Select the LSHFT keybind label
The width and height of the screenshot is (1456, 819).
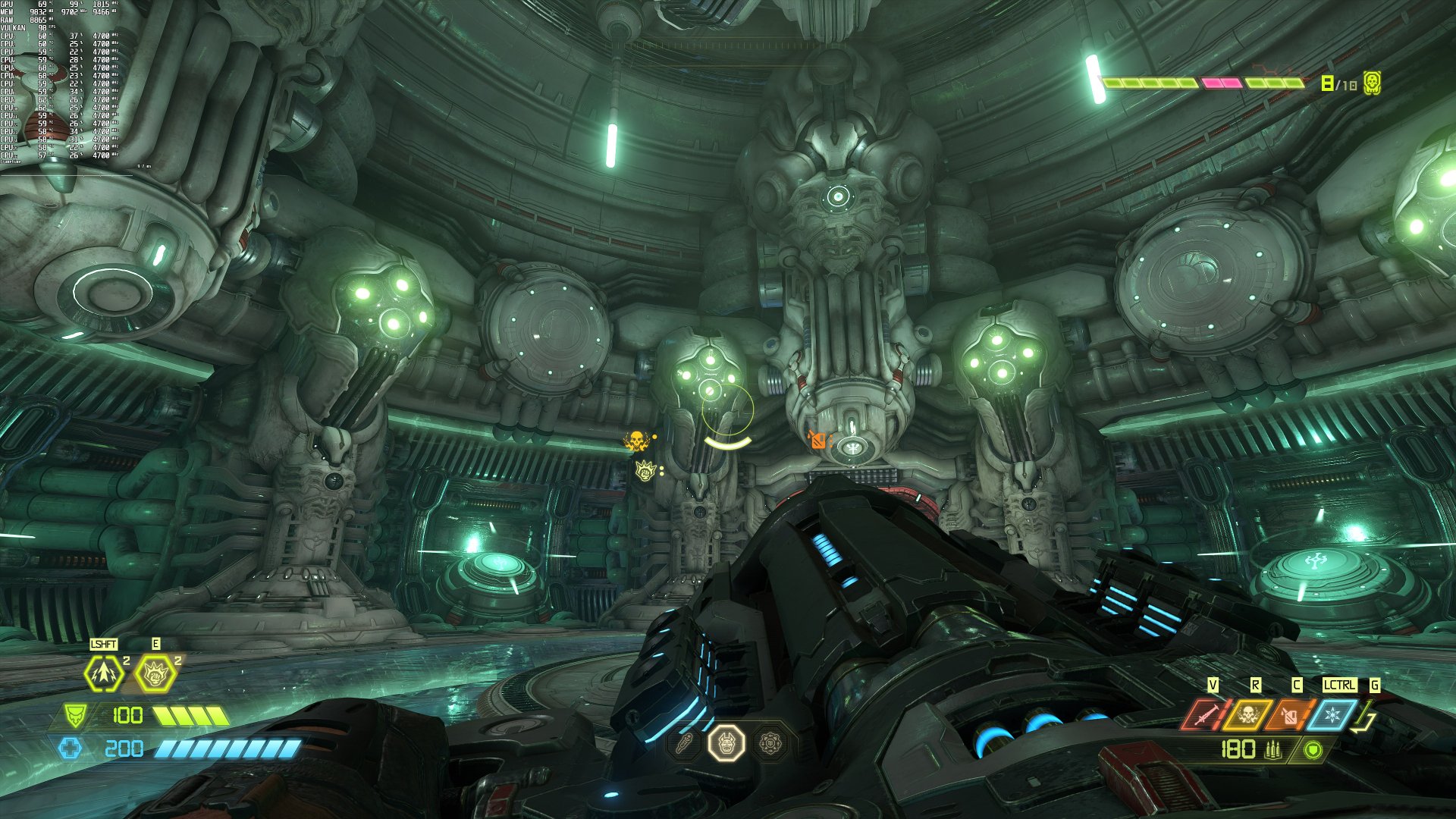(103, 645)
